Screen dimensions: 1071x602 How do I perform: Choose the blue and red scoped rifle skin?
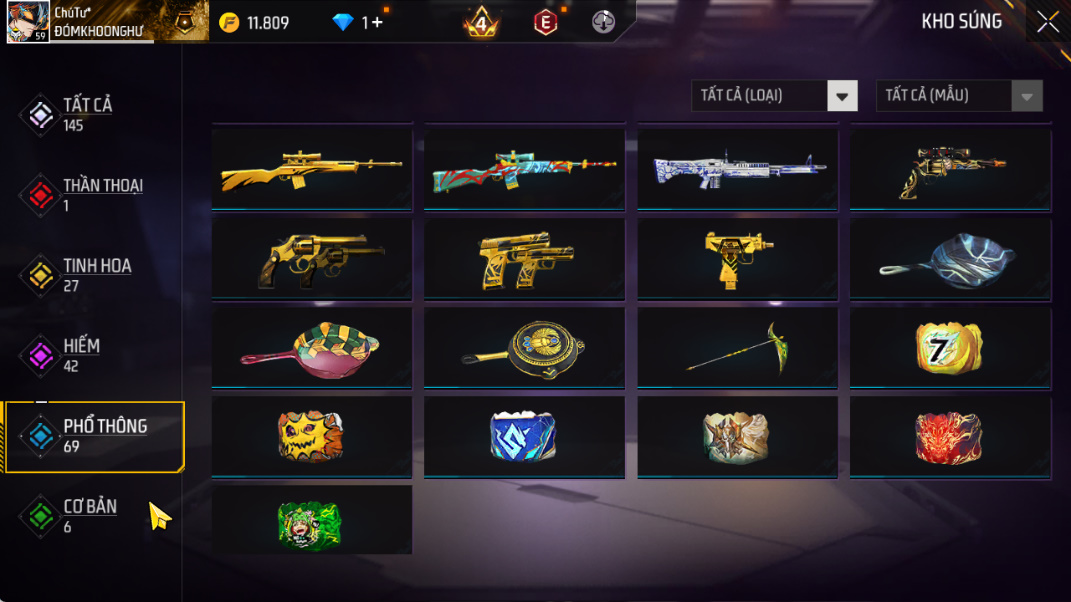[524, 168]
